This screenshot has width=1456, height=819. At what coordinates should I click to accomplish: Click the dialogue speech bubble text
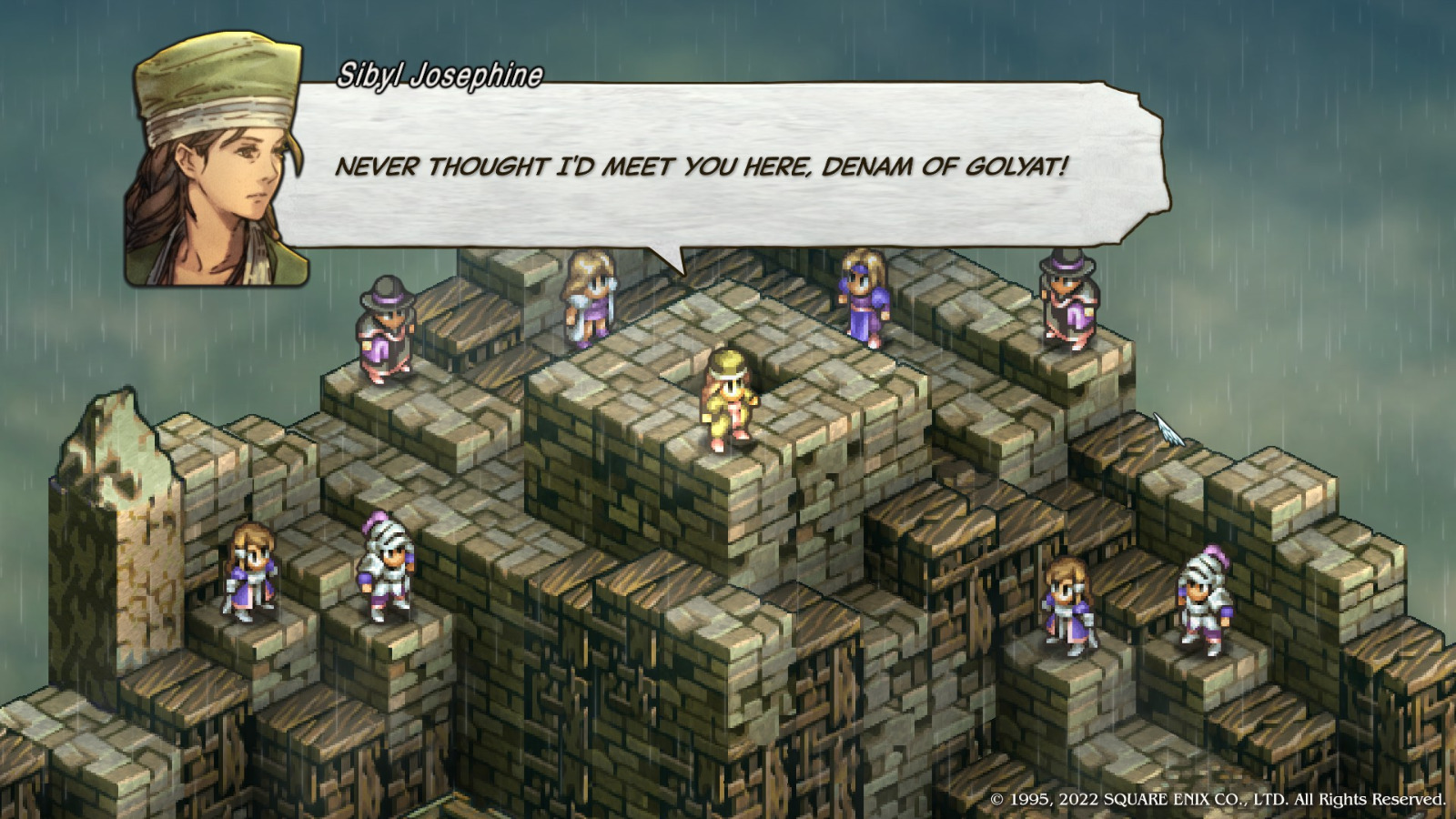701,167
